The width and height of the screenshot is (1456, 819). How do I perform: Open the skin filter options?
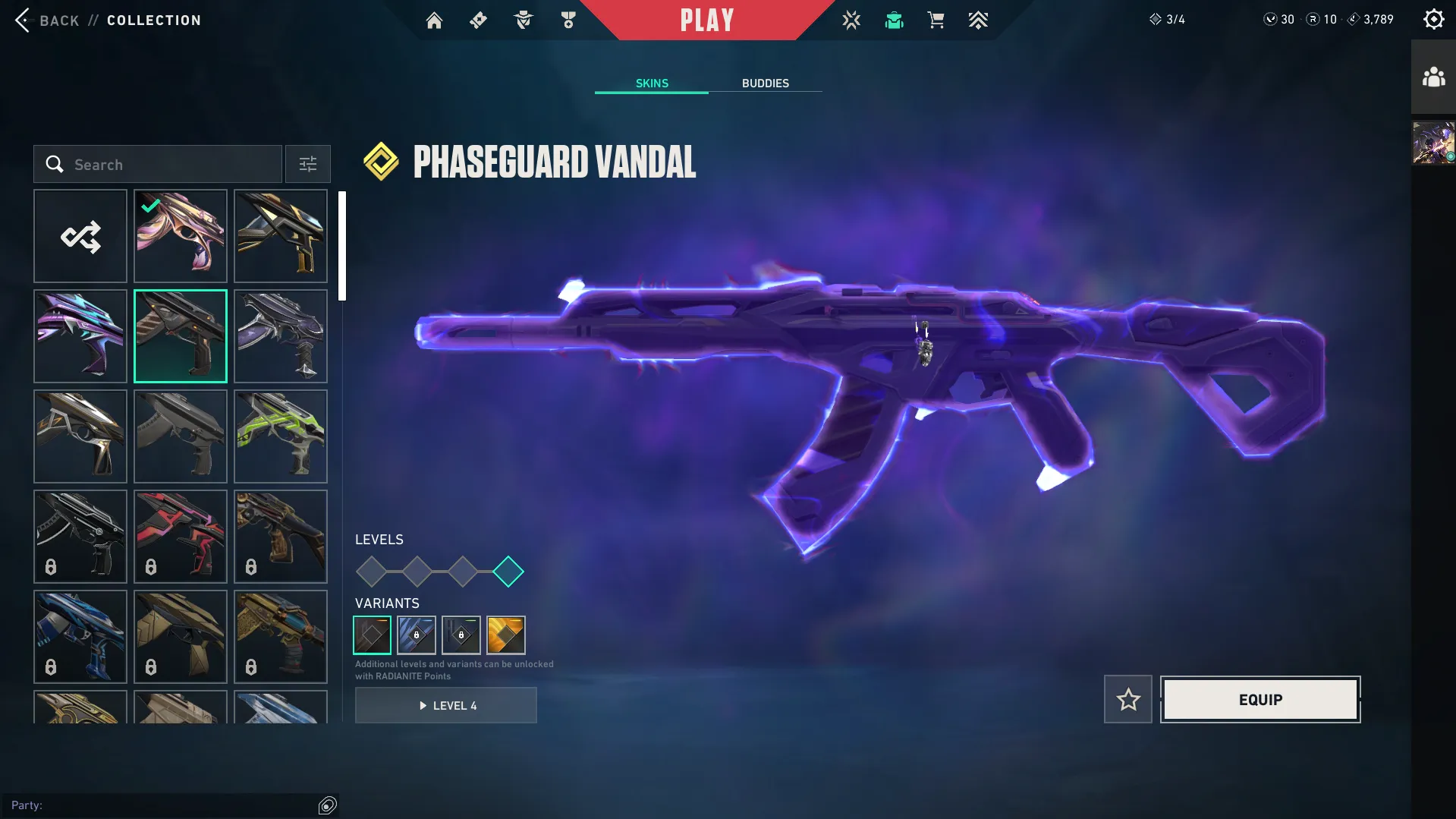pyautogui.click(x=307, y=165)
